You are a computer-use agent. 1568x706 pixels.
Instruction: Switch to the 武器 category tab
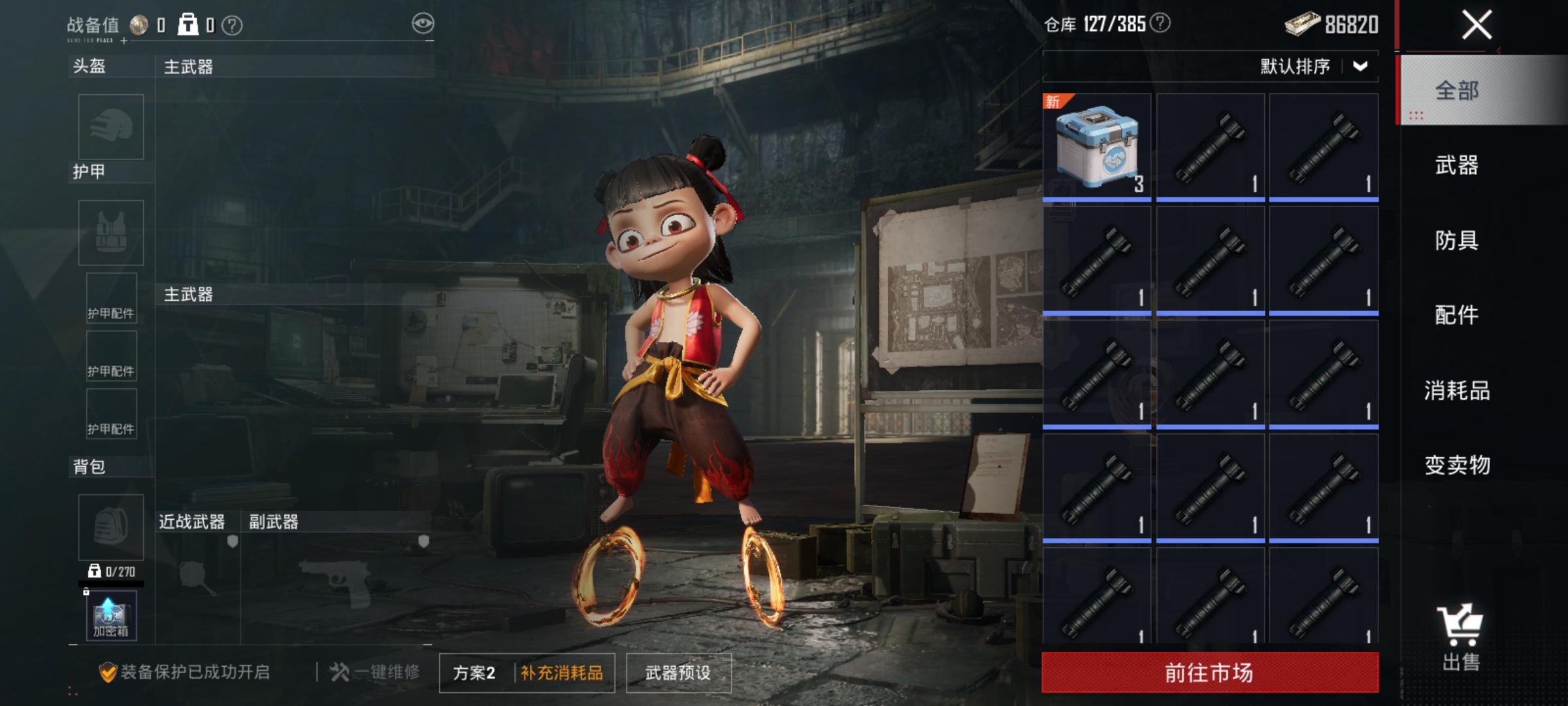1457,165
